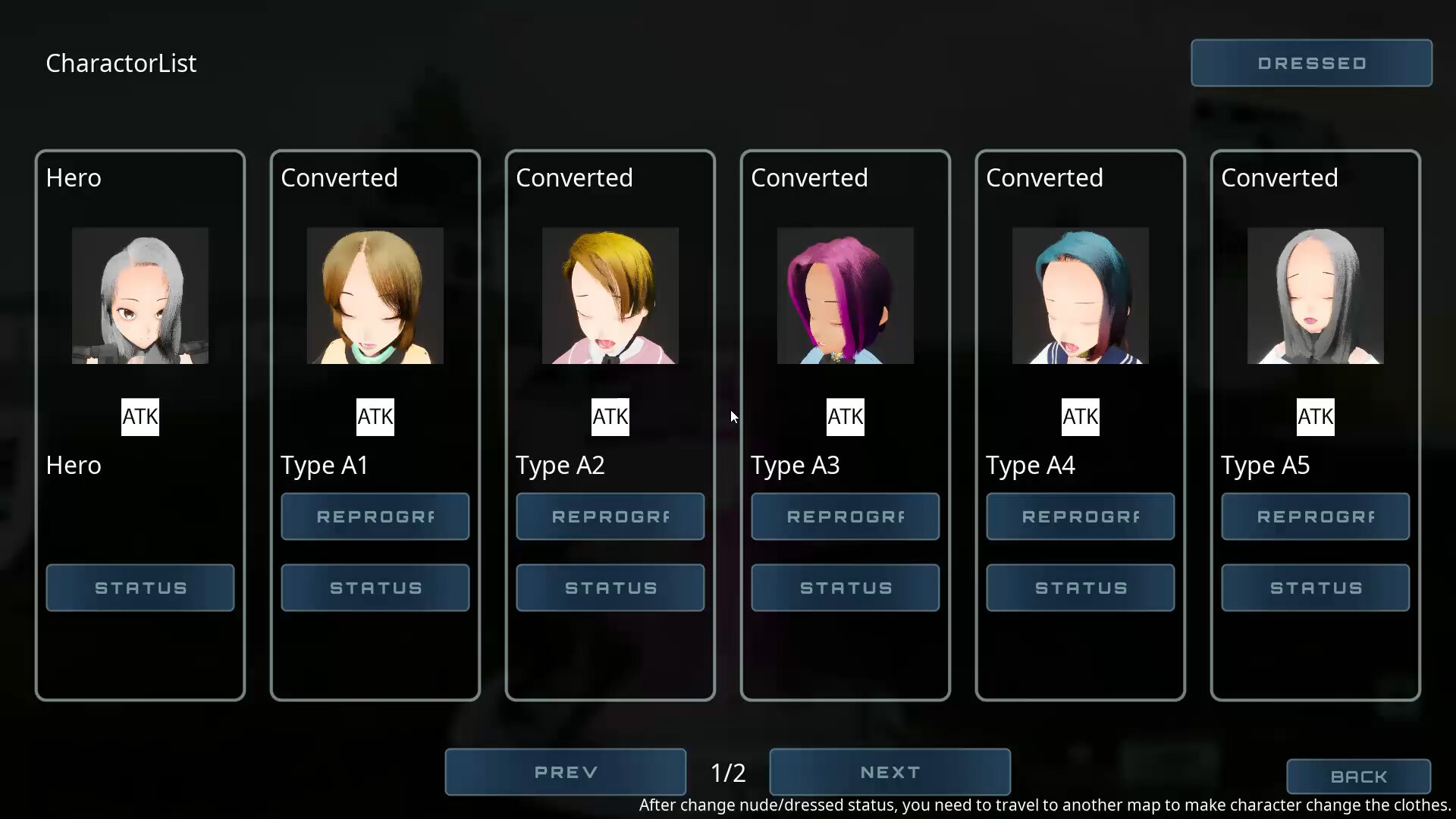Open the Type A3 character portrait
The width and height of the screenshot is (1456, 819).
[x=846, y=296]
